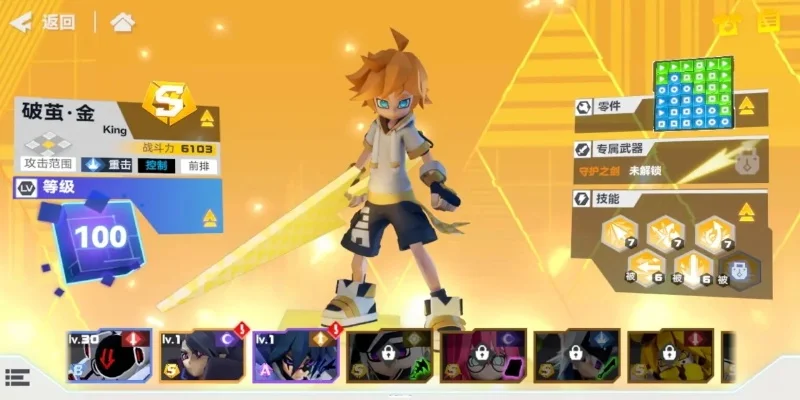The height and width of the screenshot is (400, 800).
Task: View the green and blue parts grid
Action: click(693, 95)
